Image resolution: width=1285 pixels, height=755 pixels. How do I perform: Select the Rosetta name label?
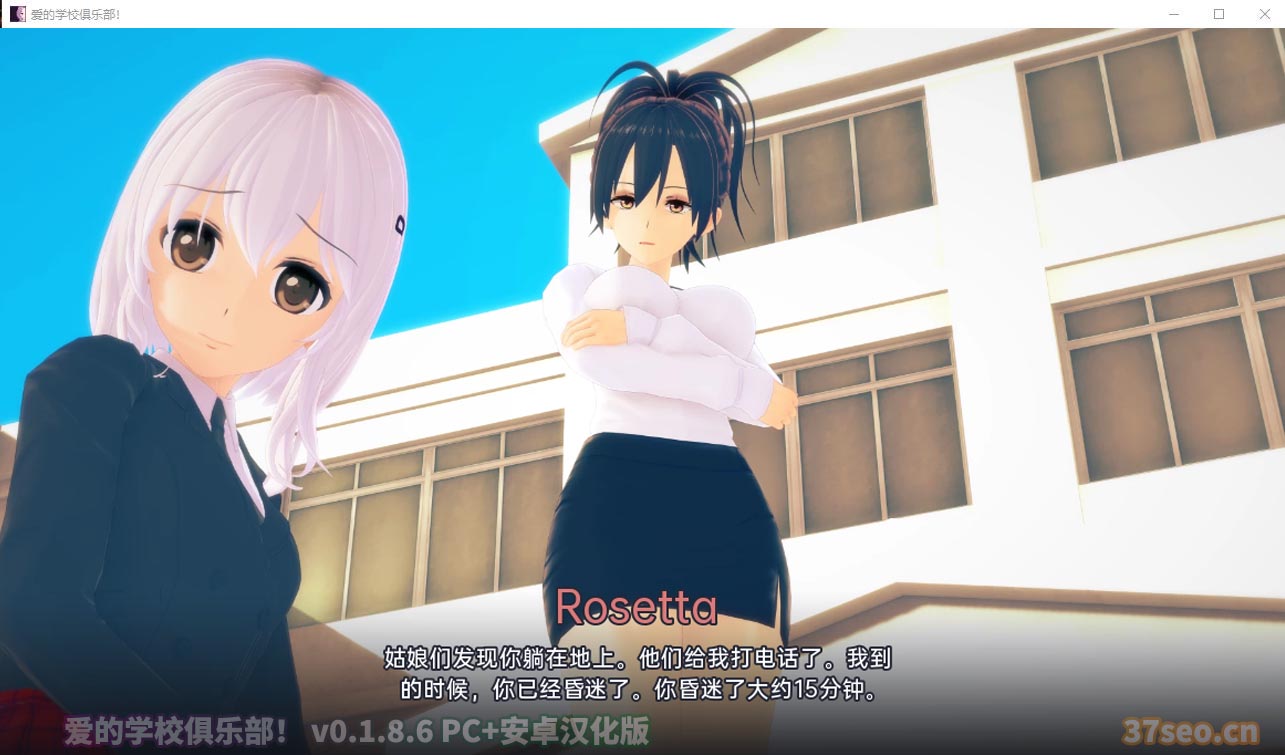[x=639, y=605]
